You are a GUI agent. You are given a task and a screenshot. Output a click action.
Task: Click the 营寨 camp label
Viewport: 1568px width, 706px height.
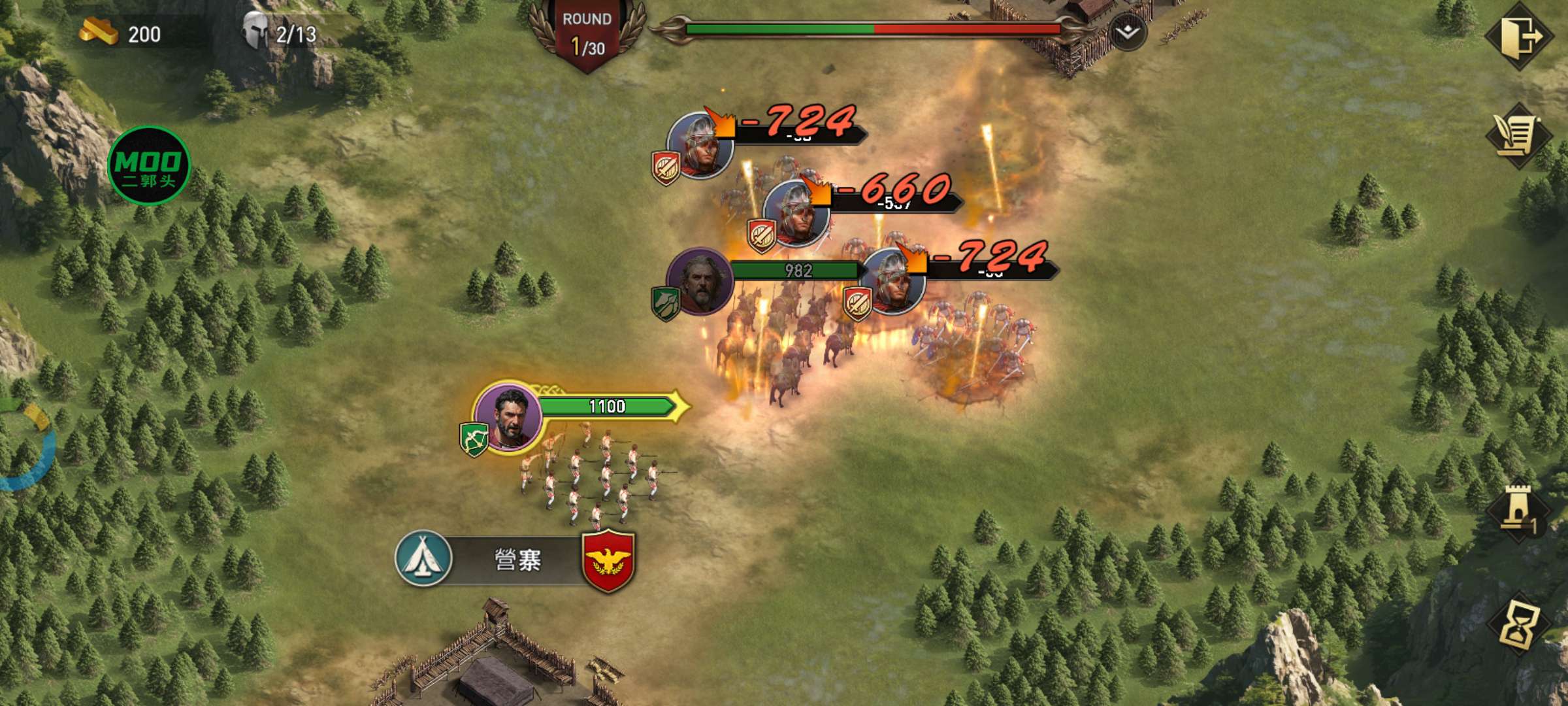point(517,560)
